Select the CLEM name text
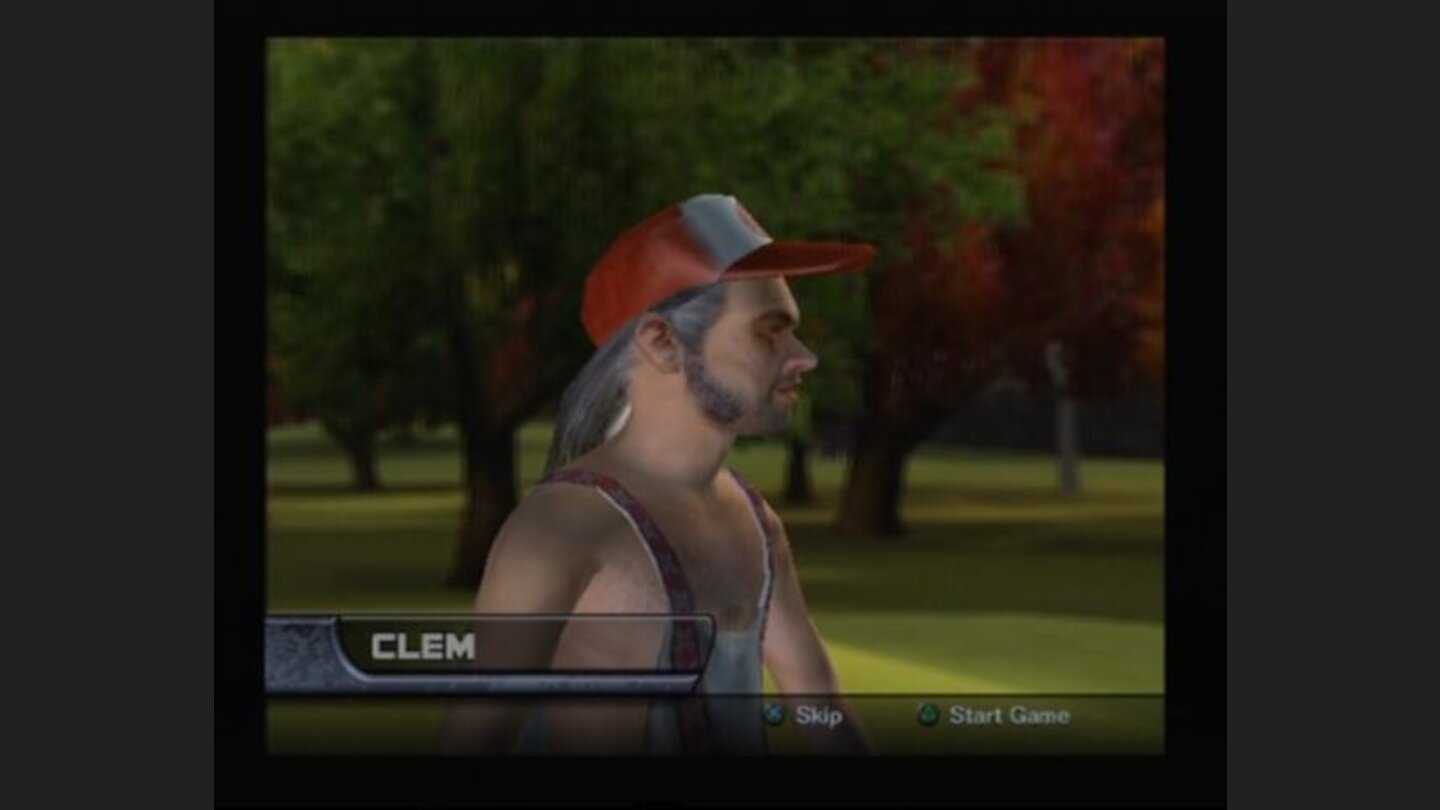Screen dimensions: 1440x810 (x=425, y=645)
